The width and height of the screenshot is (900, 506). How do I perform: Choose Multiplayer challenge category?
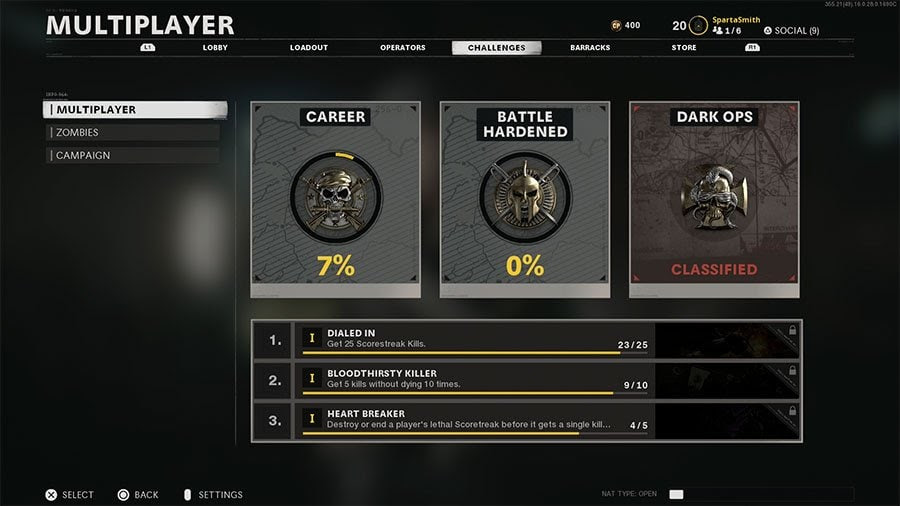click(x=135, y=110)
